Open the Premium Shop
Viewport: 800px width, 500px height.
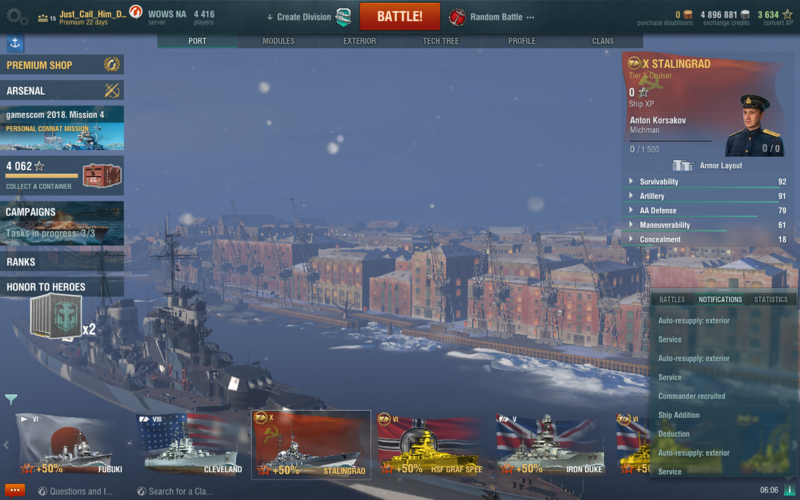click(x=62, y=65)
